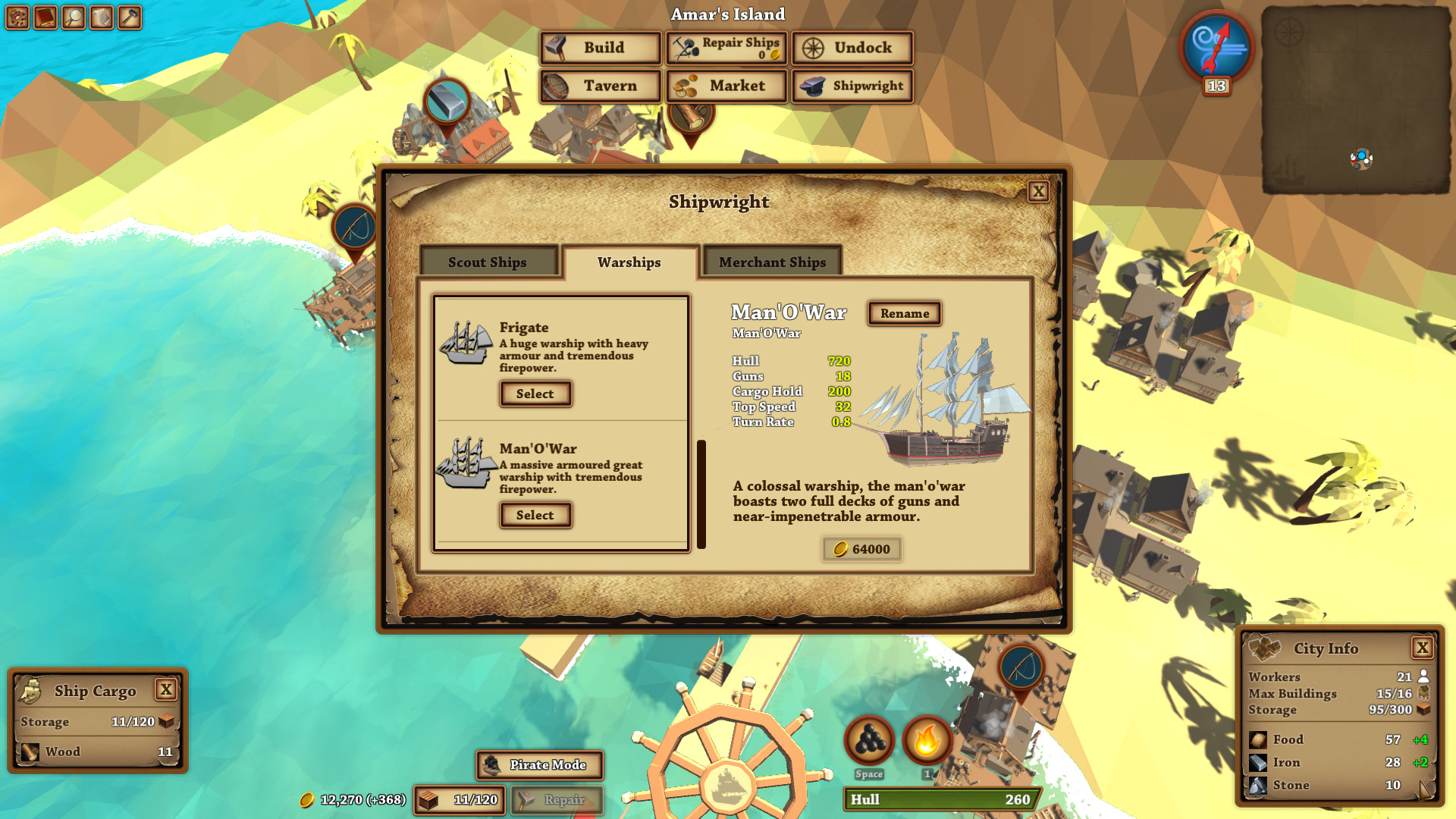1456x819 pixels.
Task: Select the hammer icon in top-left toolbar
Action: pyautogui.click(x=129, y=17)
